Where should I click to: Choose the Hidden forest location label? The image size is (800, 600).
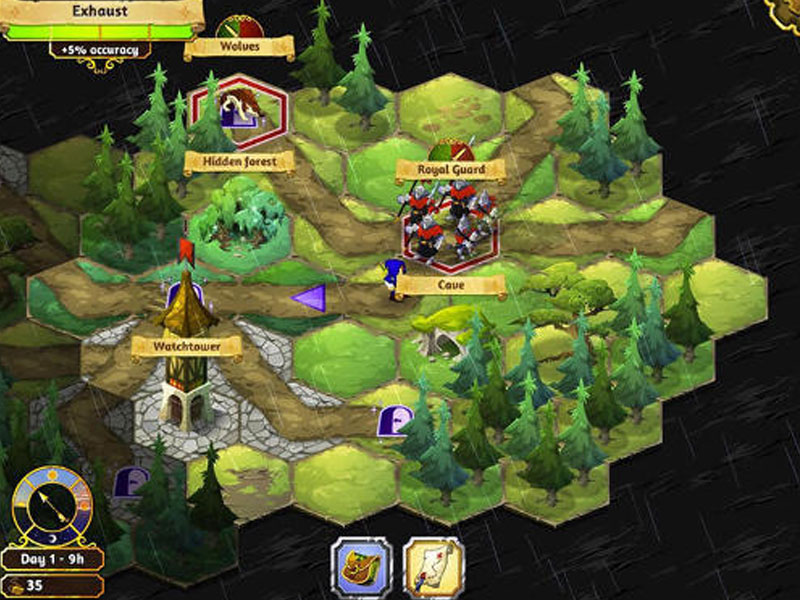coord(239,161)
